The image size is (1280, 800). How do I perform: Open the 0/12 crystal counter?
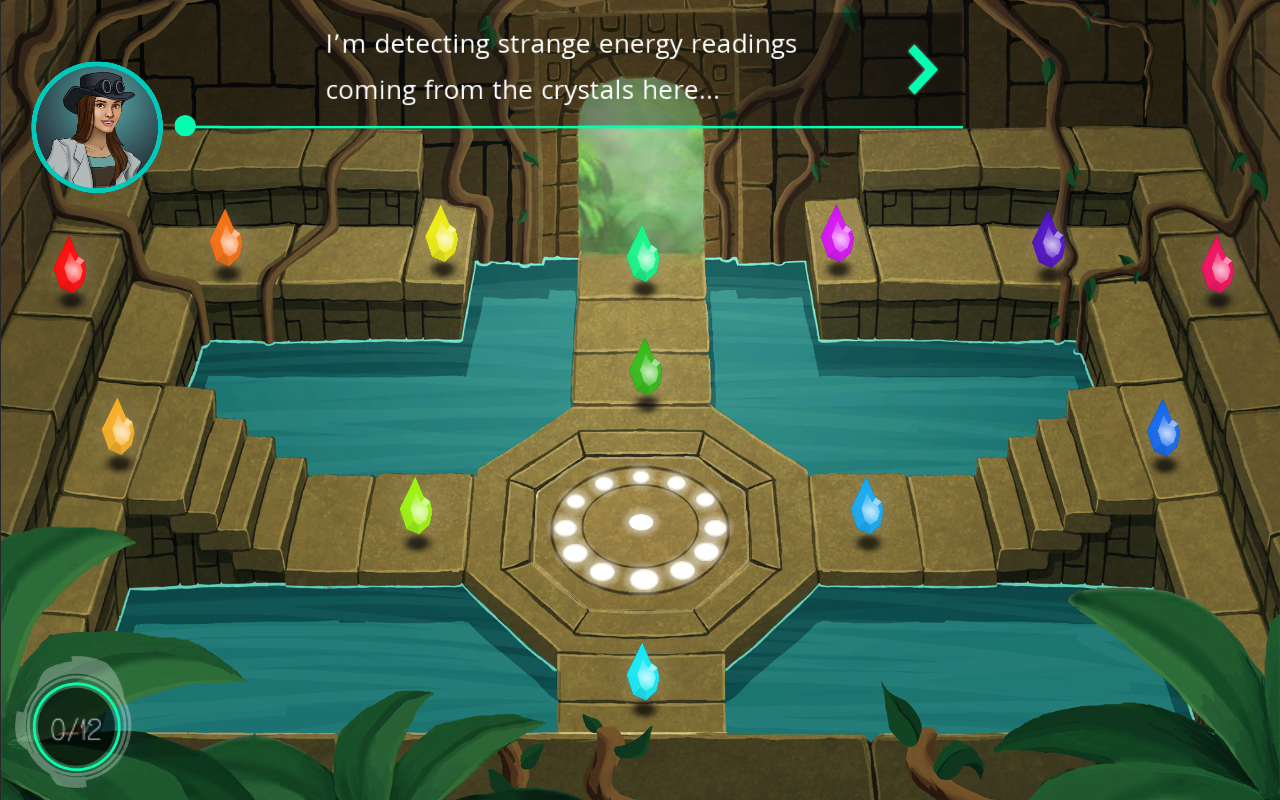[78, 729]
